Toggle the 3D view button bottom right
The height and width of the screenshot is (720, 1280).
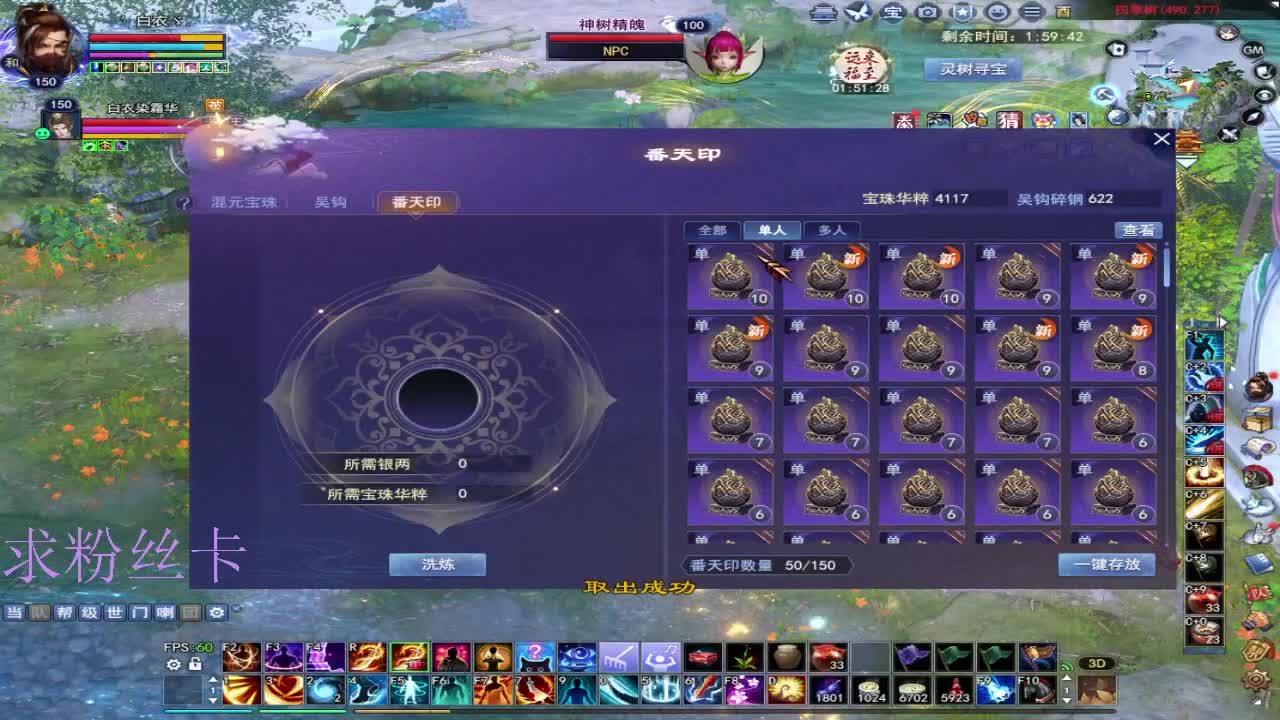pos(1095,662)
